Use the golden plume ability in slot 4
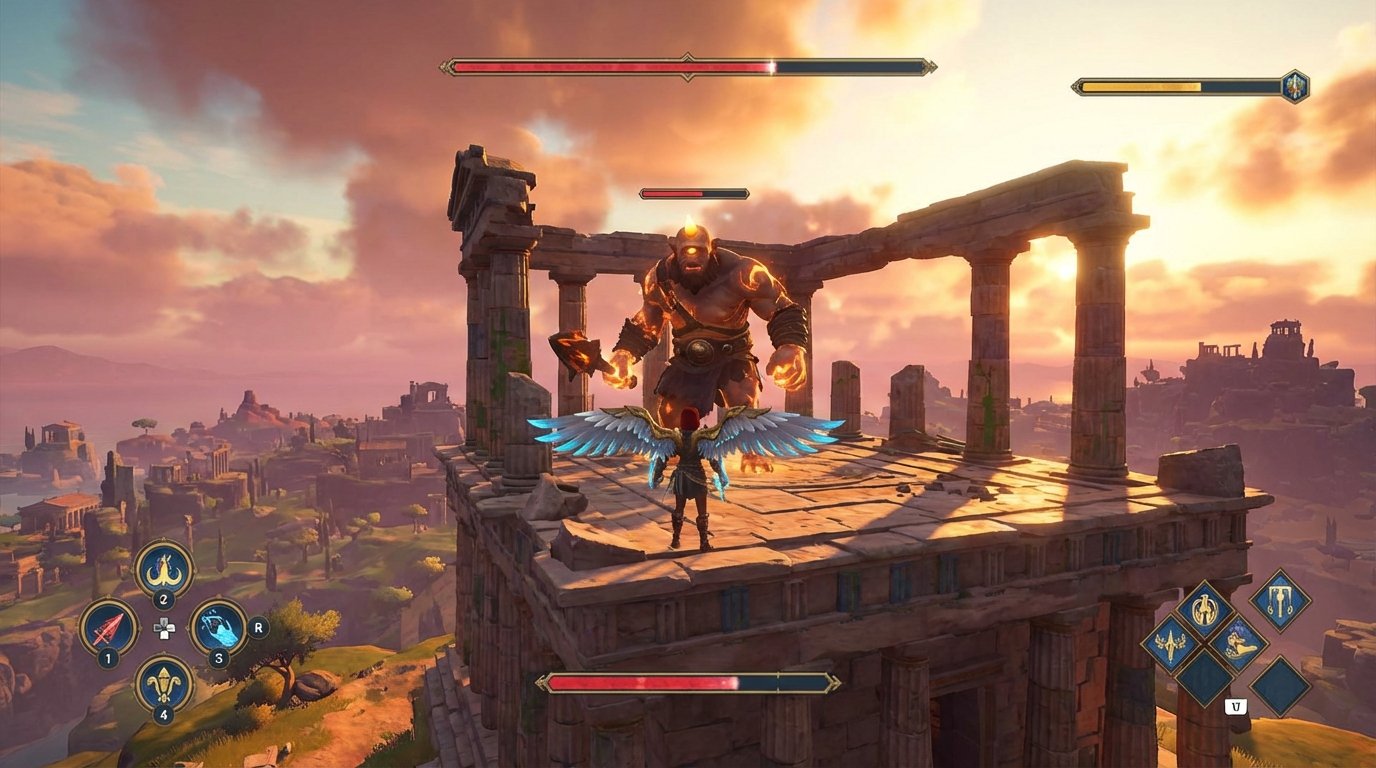 pyautogui.click(x=163, y=683)
